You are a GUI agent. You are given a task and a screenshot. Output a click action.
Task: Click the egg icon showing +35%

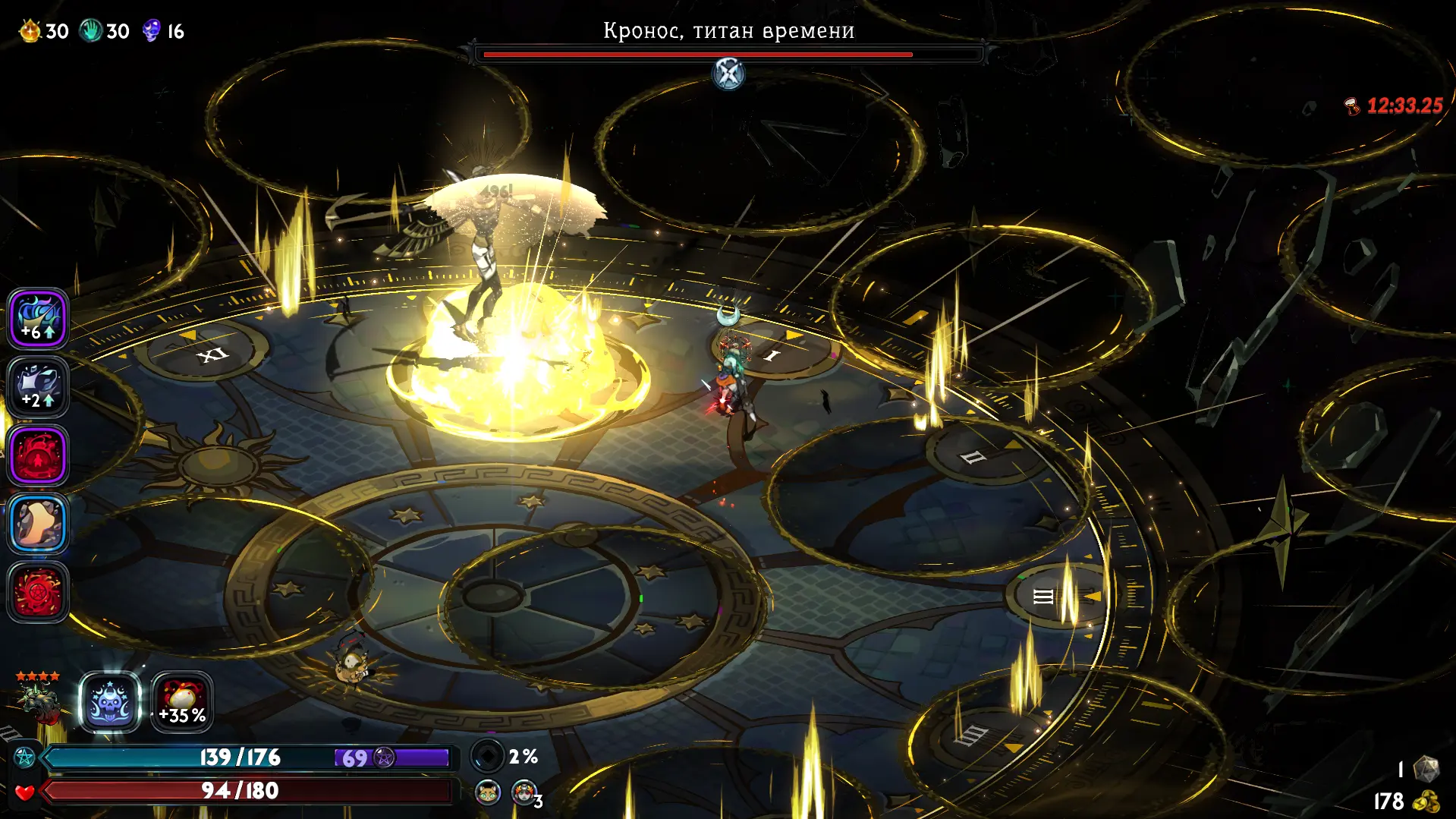182,703
